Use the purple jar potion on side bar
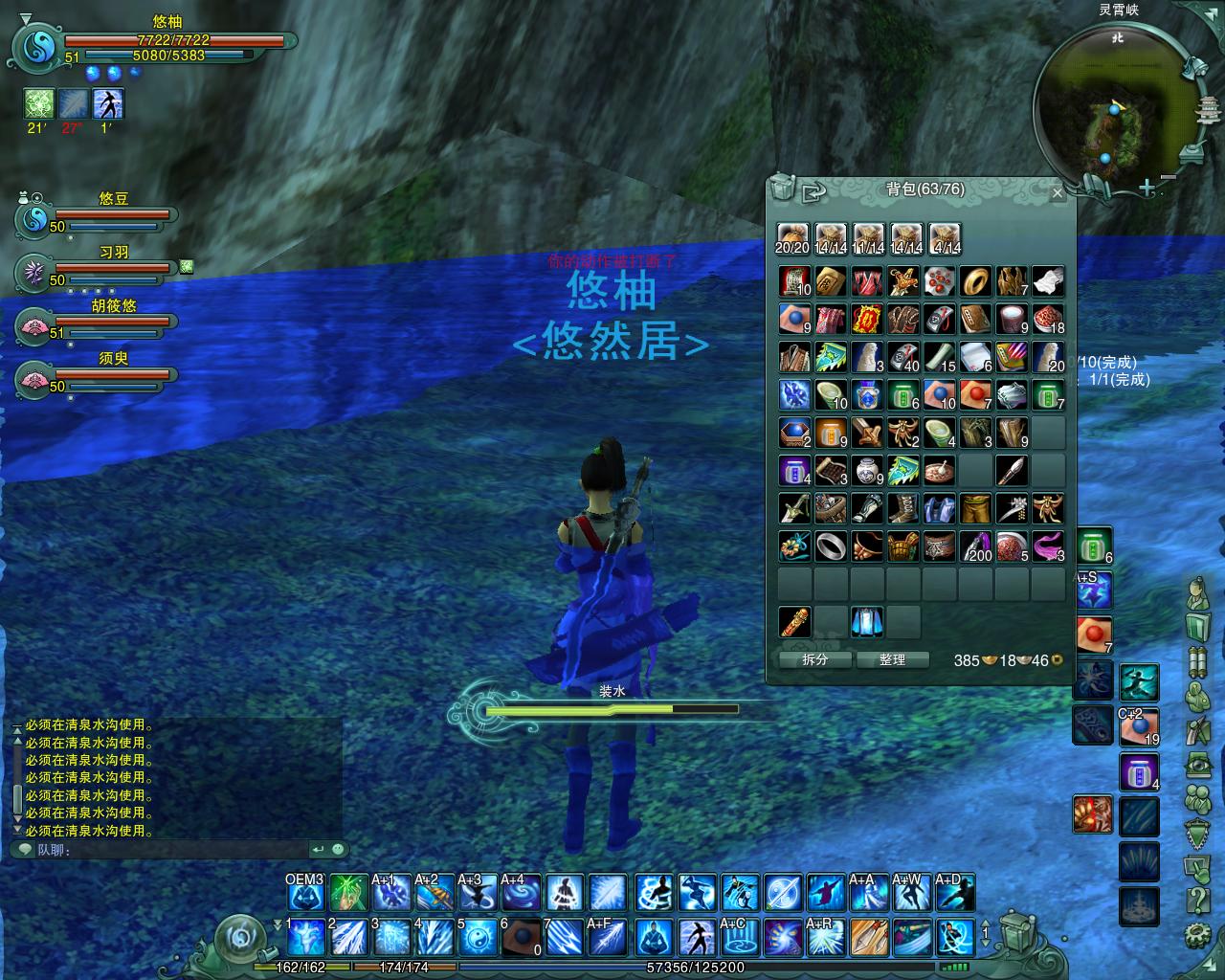This screenshot has width=1225, height=980. tap(1139, 771)
